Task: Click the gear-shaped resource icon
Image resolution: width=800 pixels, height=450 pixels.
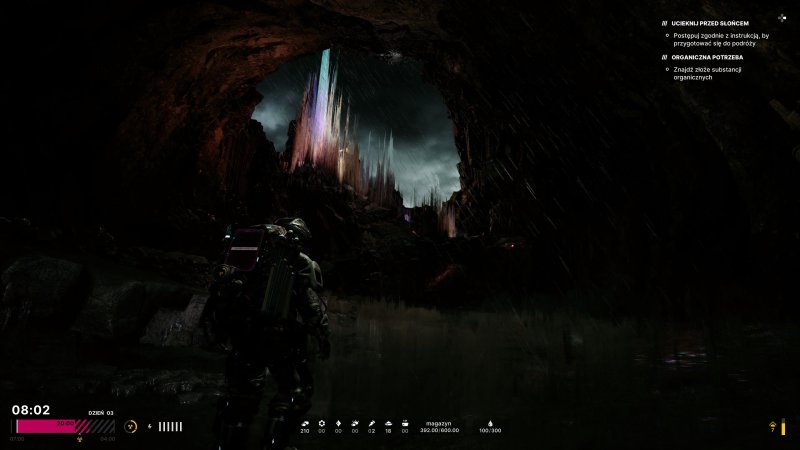Action: pos(322,423)
